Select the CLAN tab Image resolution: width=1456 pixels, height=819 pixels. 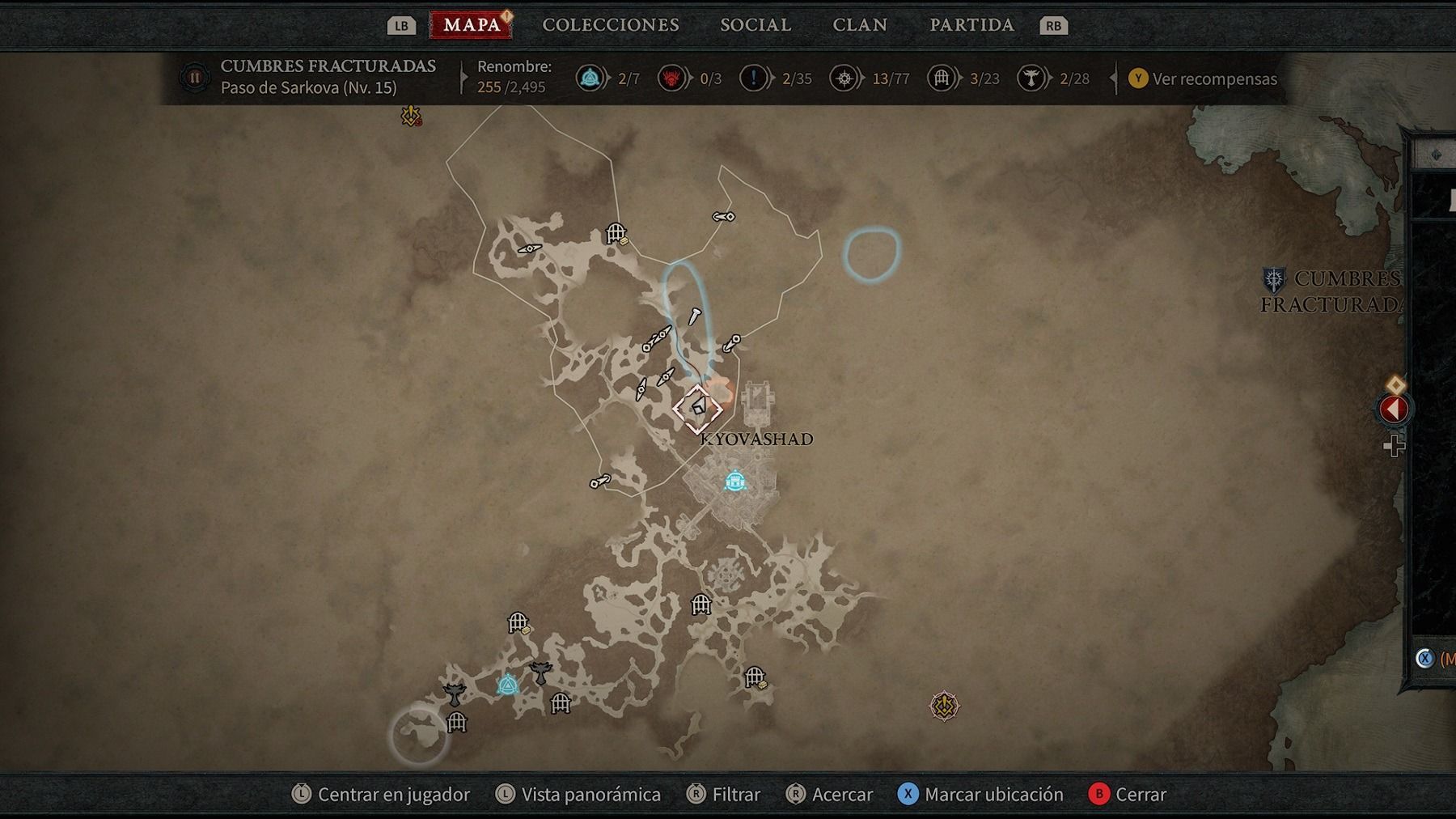pos(860,25)
